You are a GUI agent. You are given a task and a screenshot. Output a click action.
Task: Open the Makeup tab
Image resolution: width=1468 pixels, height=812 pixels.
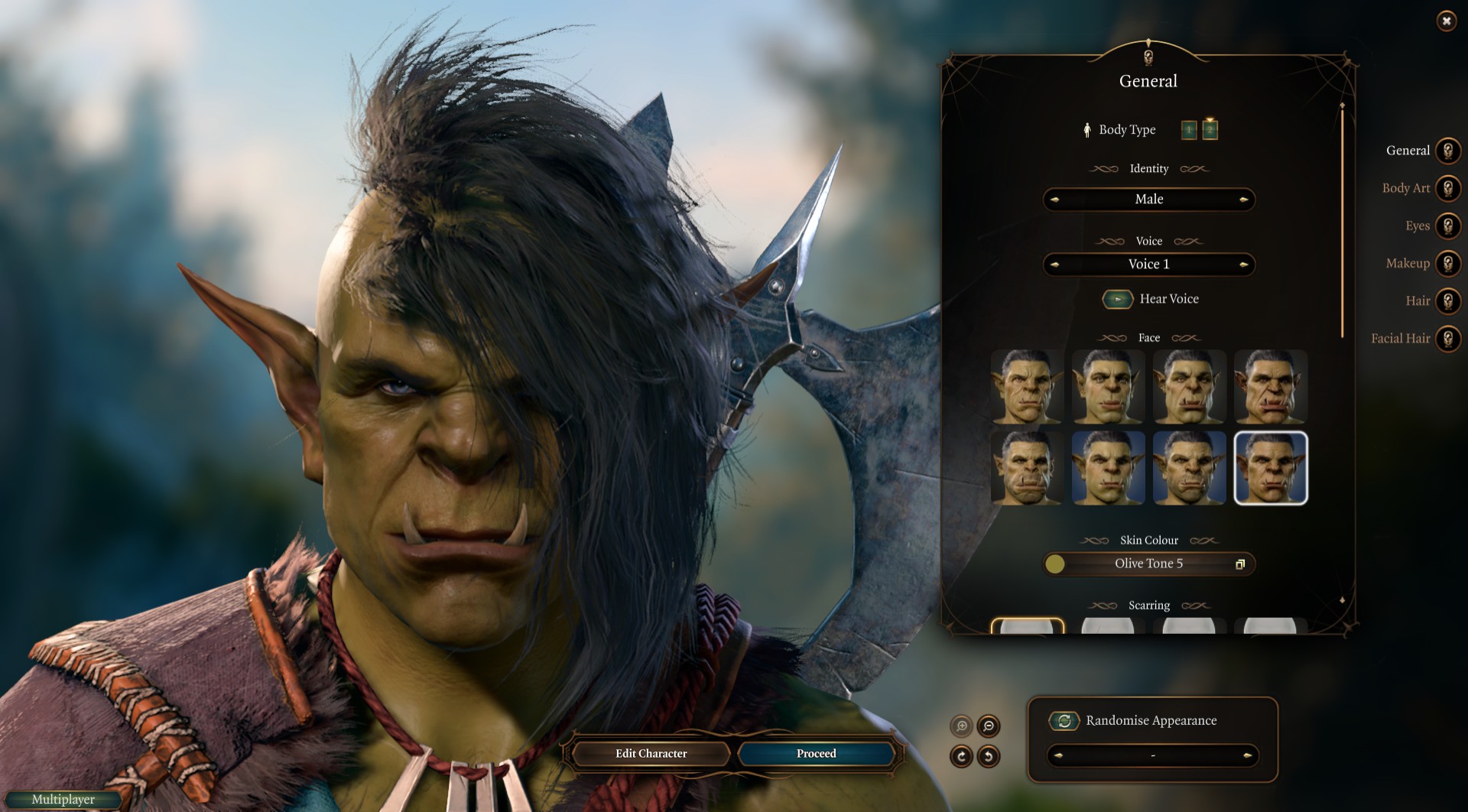(x=1447, y=263)
